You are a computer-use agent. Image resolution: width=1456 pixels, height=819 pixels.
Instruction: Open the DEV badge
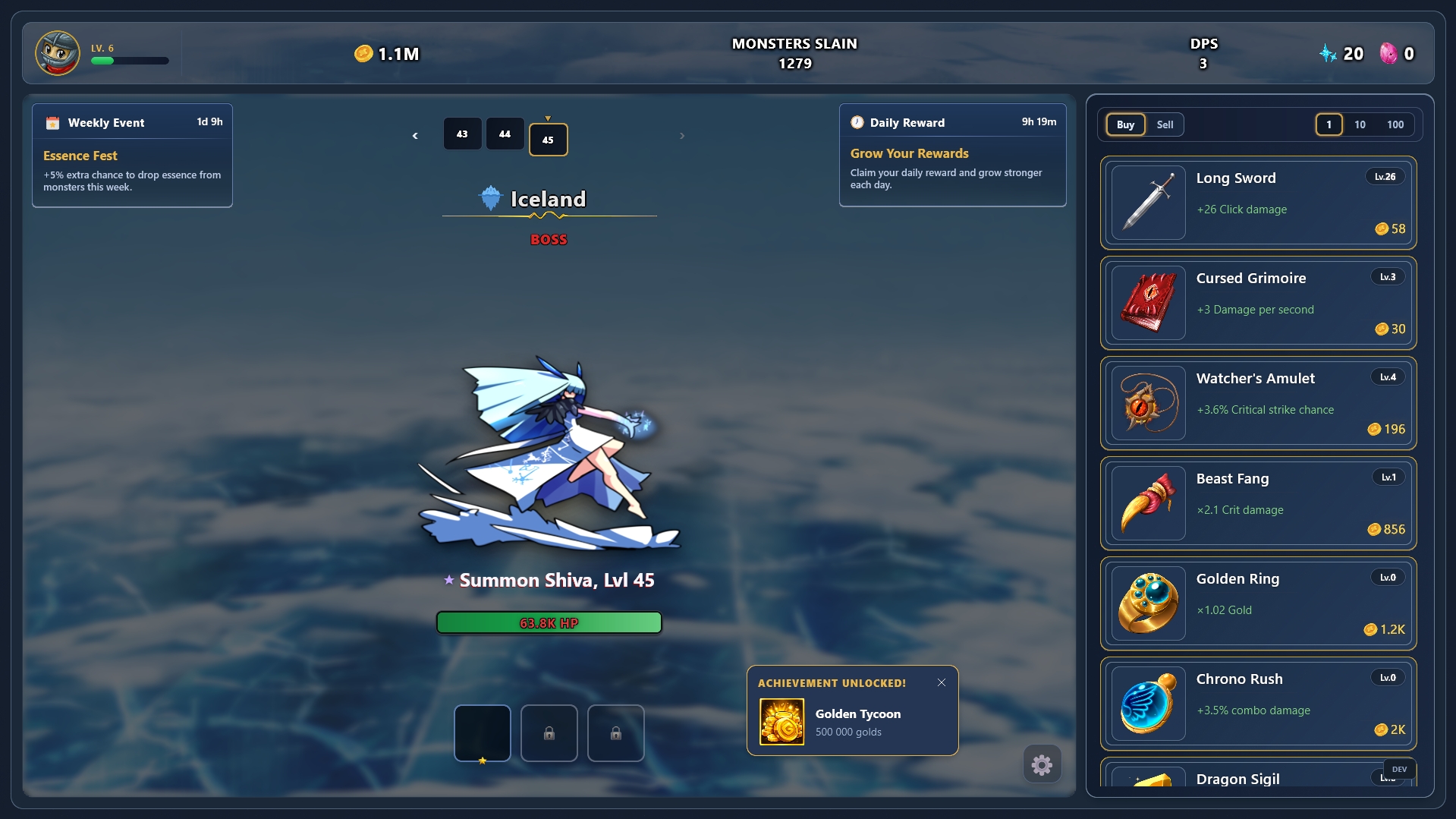(x=1399, y=769)
